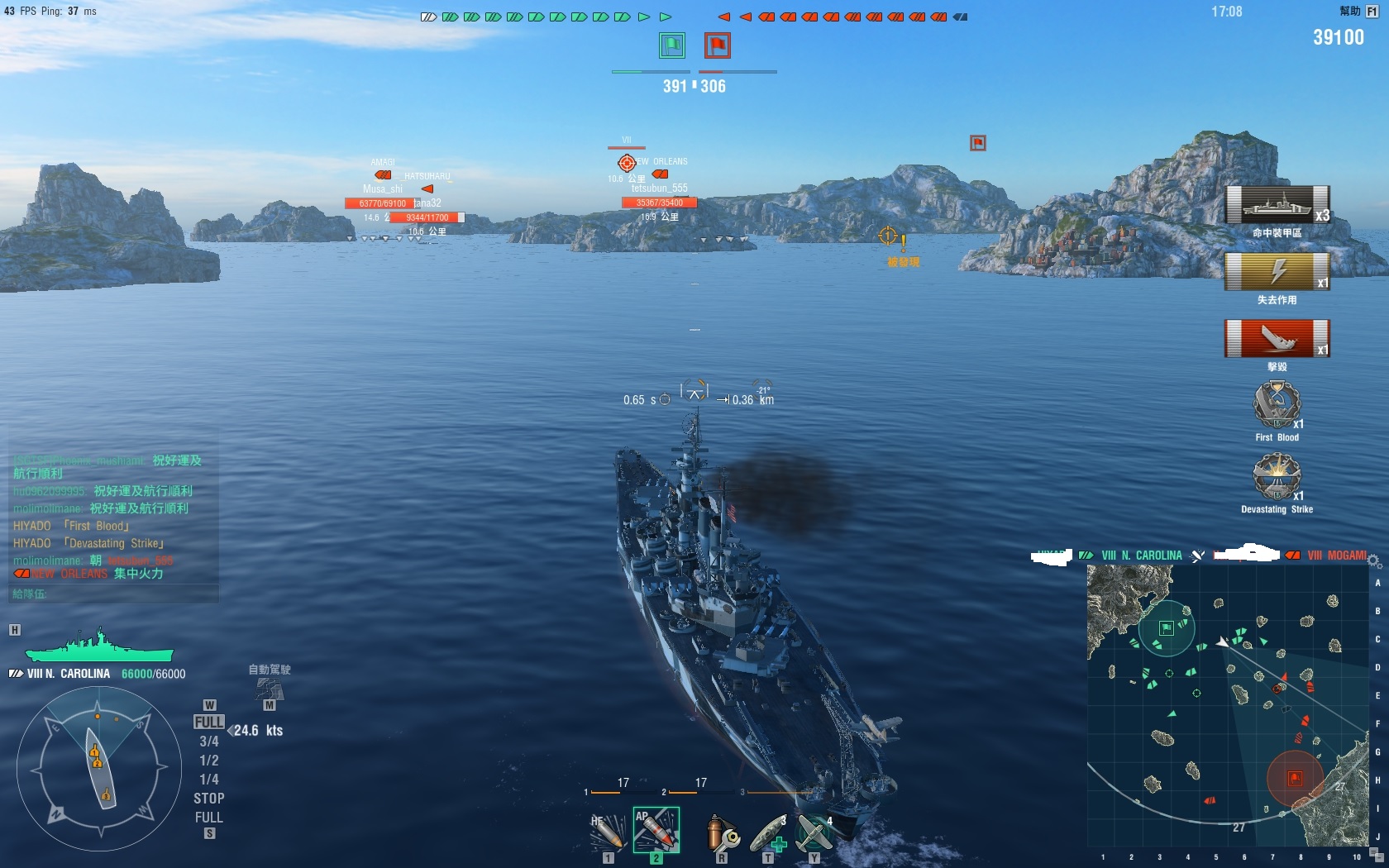Set engine throttle to 1/2
This screenshot has width=1389, height=868.
[209, 761]
